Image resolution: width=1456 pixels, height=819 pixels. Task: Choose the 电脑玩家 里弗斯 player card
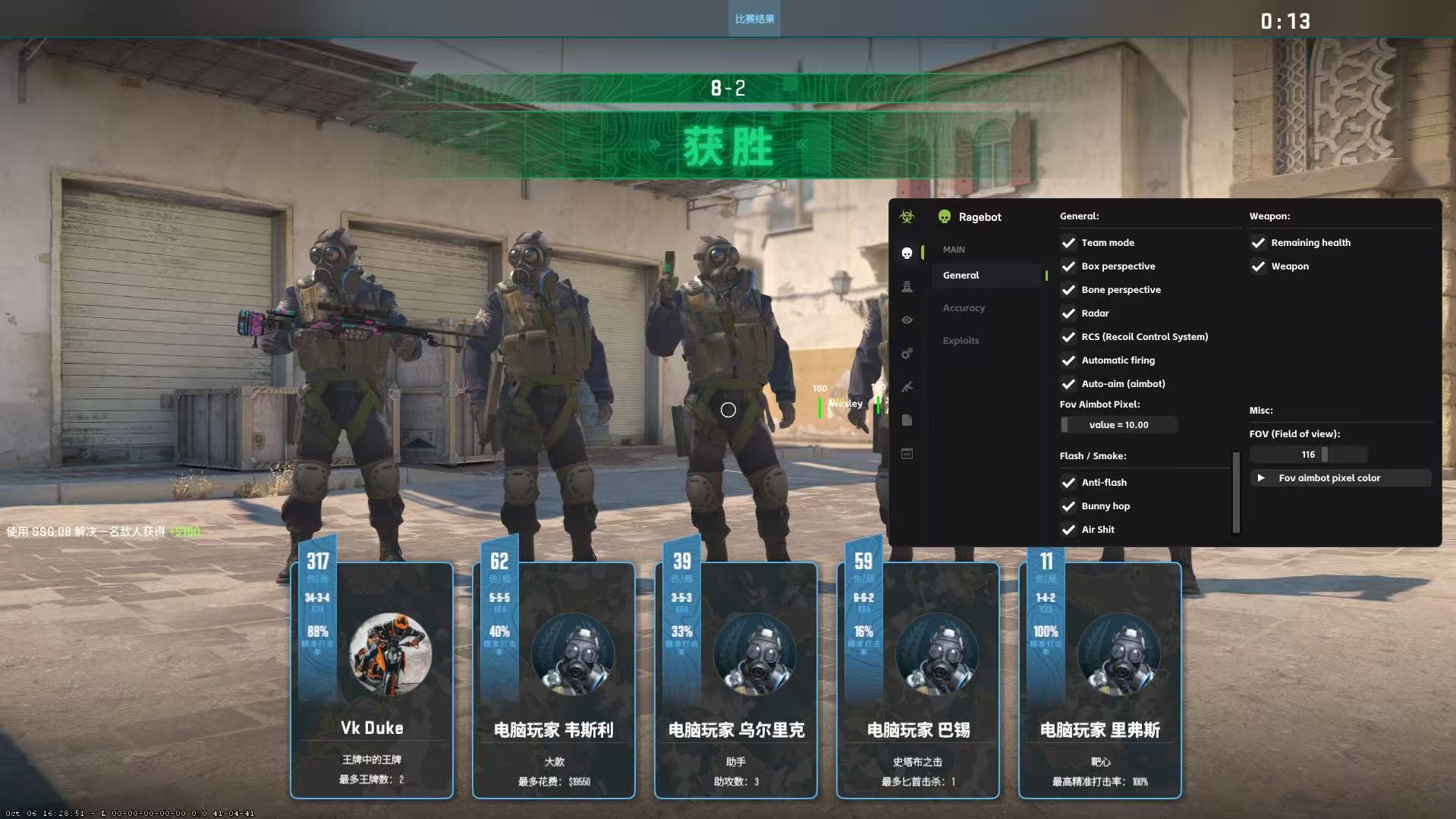click(1100, 680)
